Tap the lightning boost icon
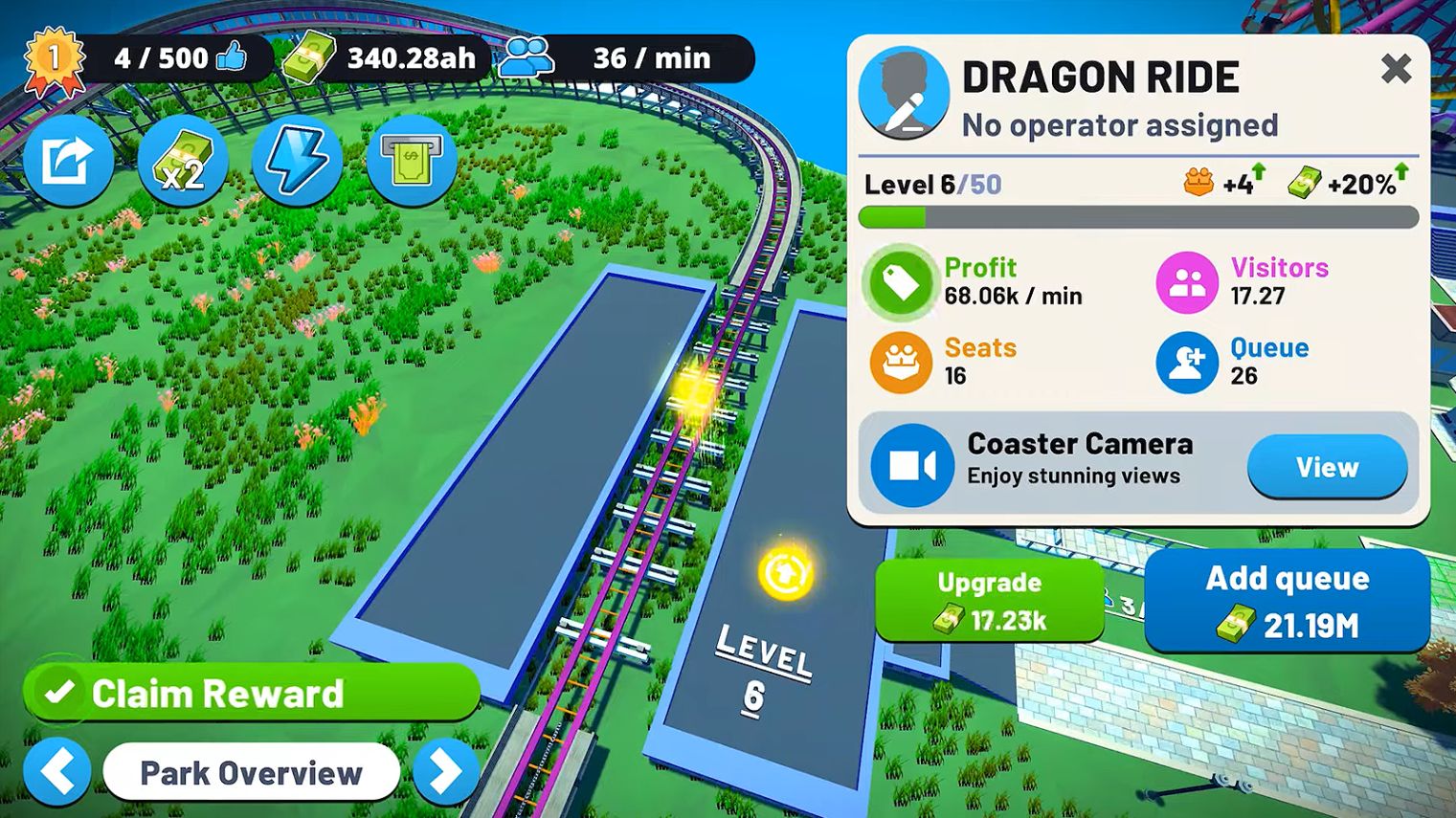1456x818 pixels. pyautogui.click(x=298, y=161)
